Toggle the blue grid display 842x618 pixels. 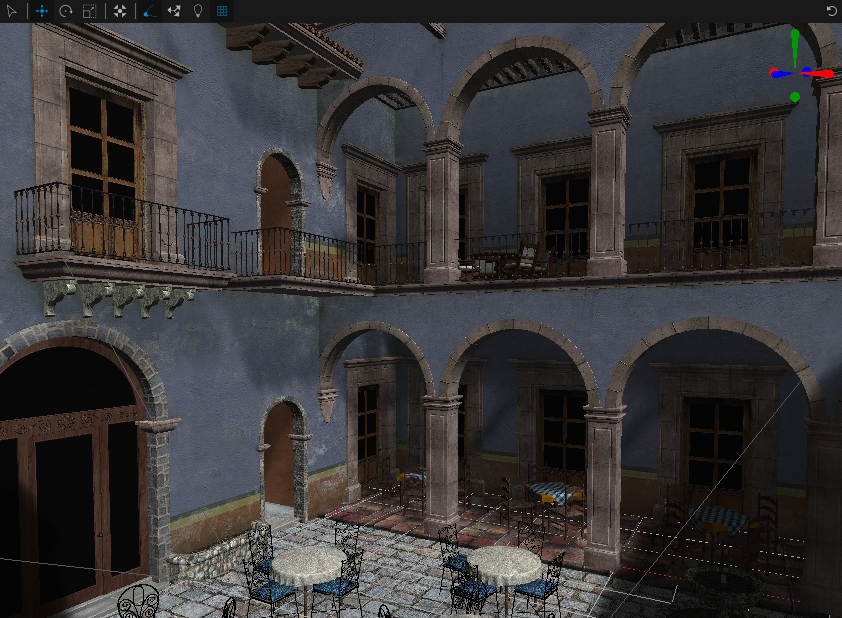tap(222, 11)
